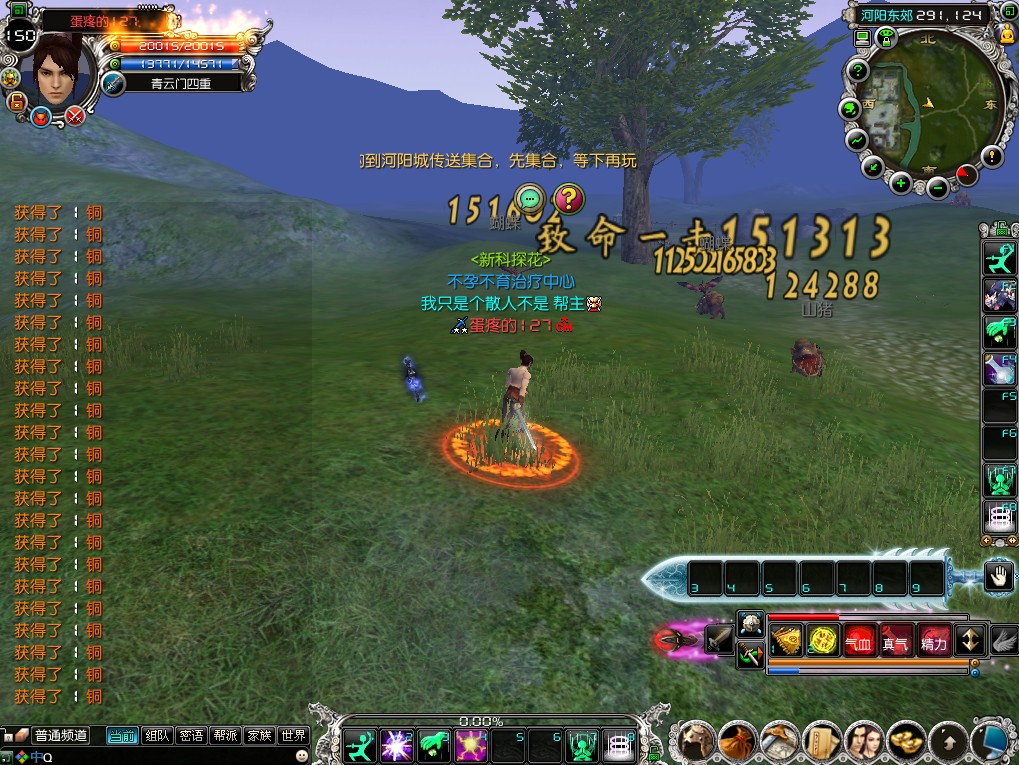Image resolution: width=1019 pixels, height=765 pixels.
Task: Use the 气血 health potion slot
Action: 858,641
